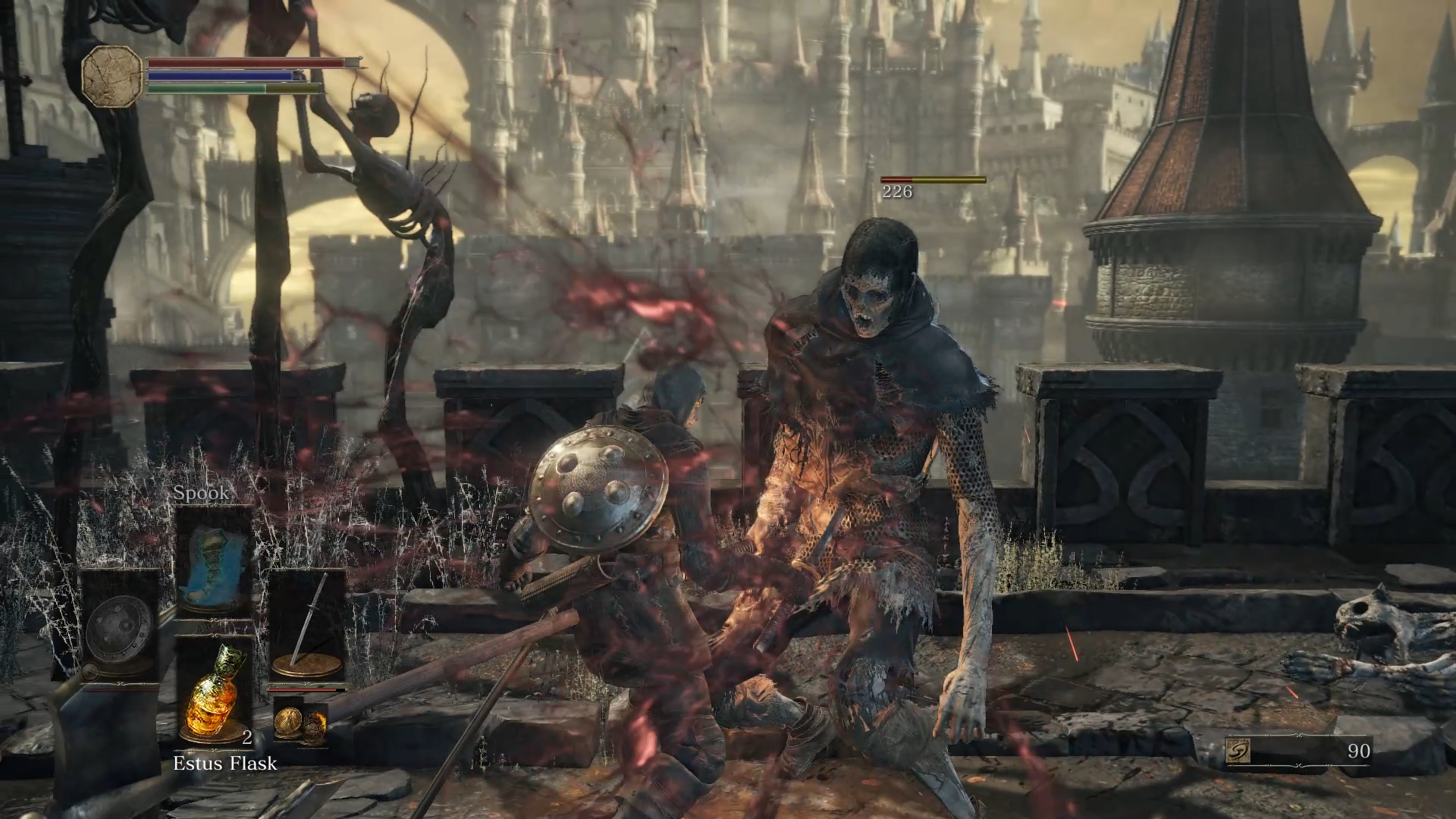This screenshot has height=819, width=1456.
Task: Click the gold coins item icon
Action: click(x=300, y=723)
